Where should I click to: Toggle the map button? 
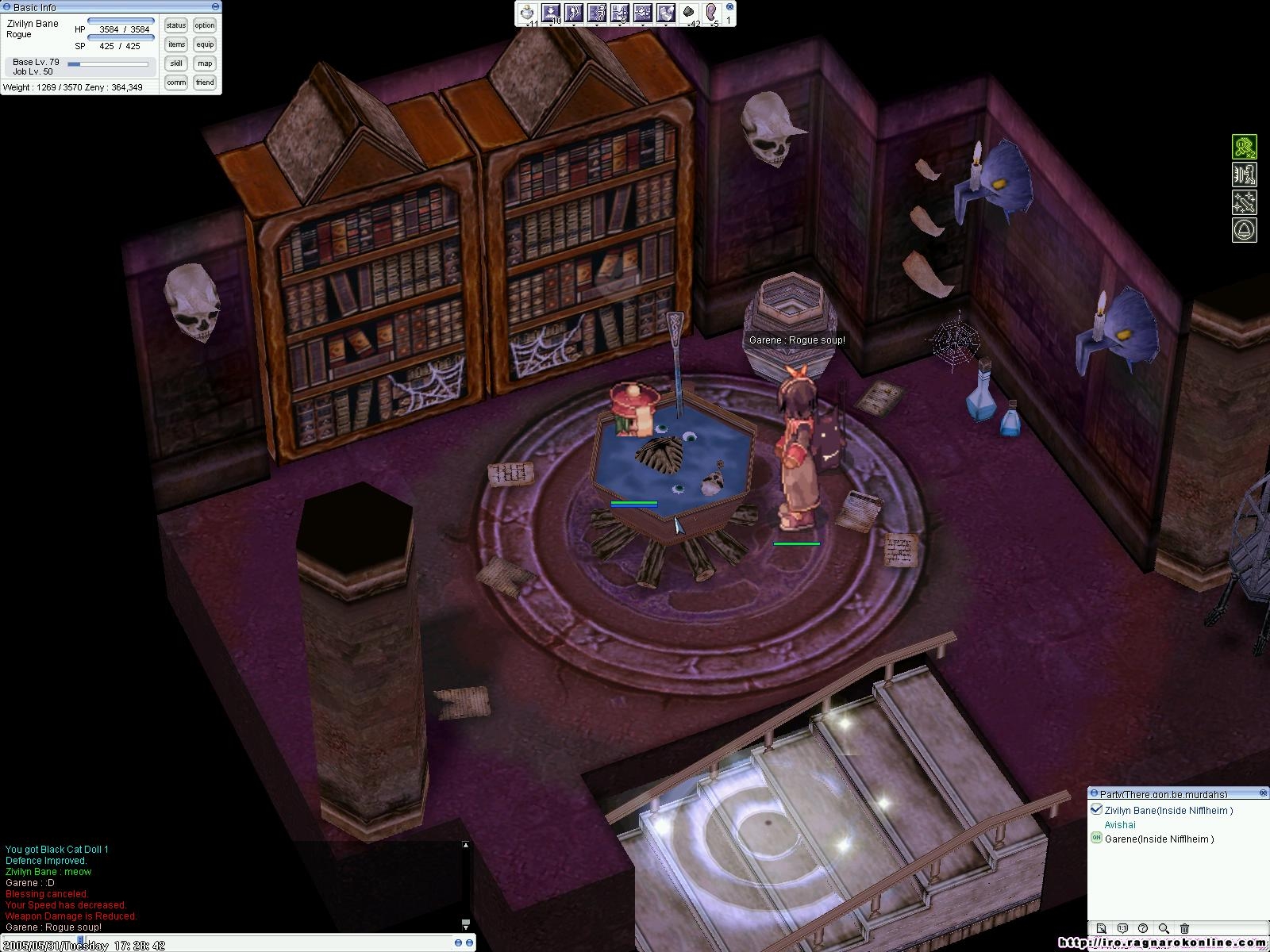205,63
